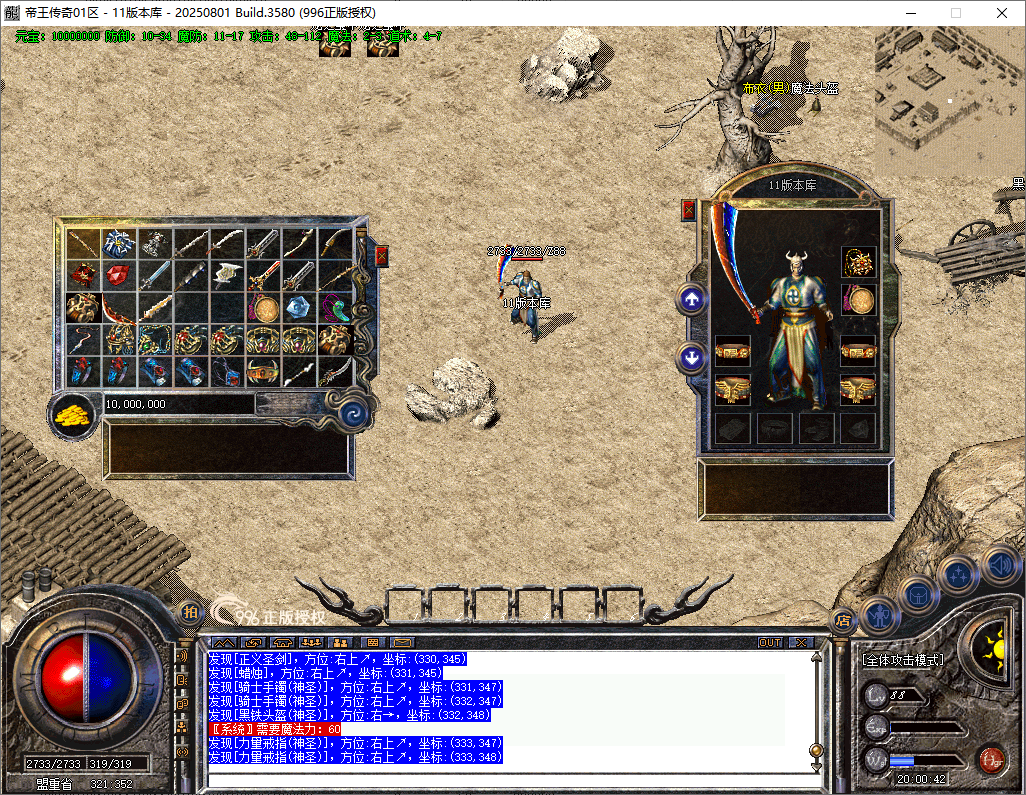Select the red curved bow-shaped blade in bag
Image resolution: width=1026 pixels, height=795 pixels.
pyautogui.click(x=119, y=307)
